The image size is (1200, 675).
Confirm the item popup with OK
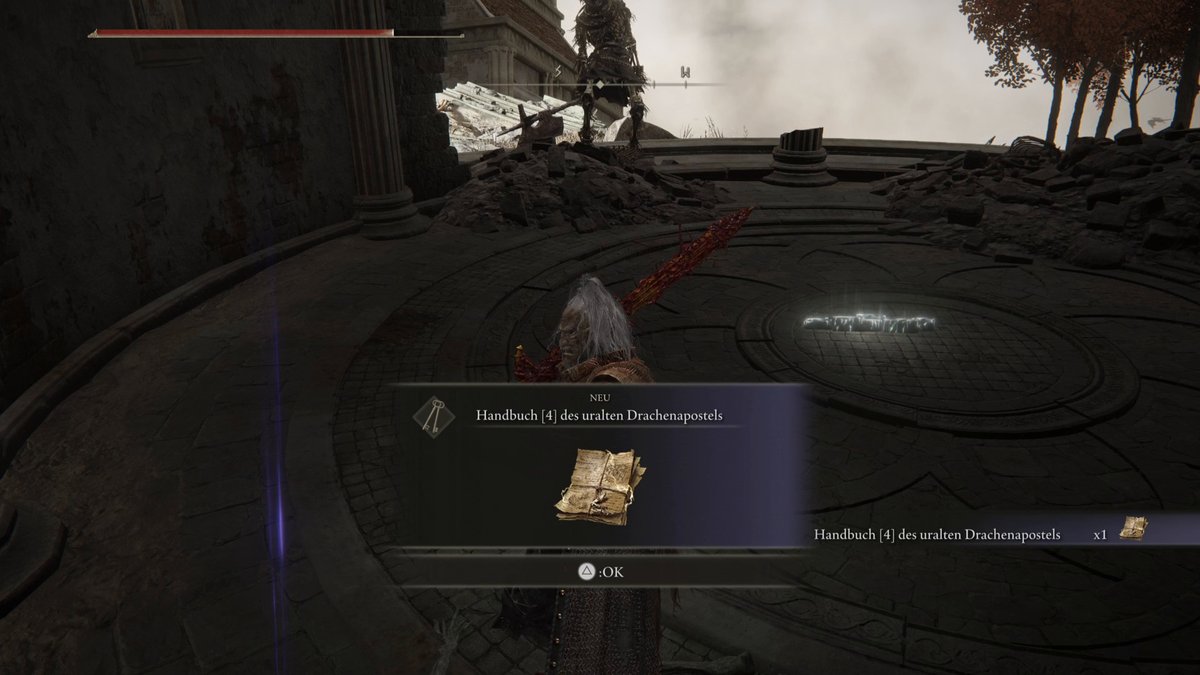[x=596, y=572]
